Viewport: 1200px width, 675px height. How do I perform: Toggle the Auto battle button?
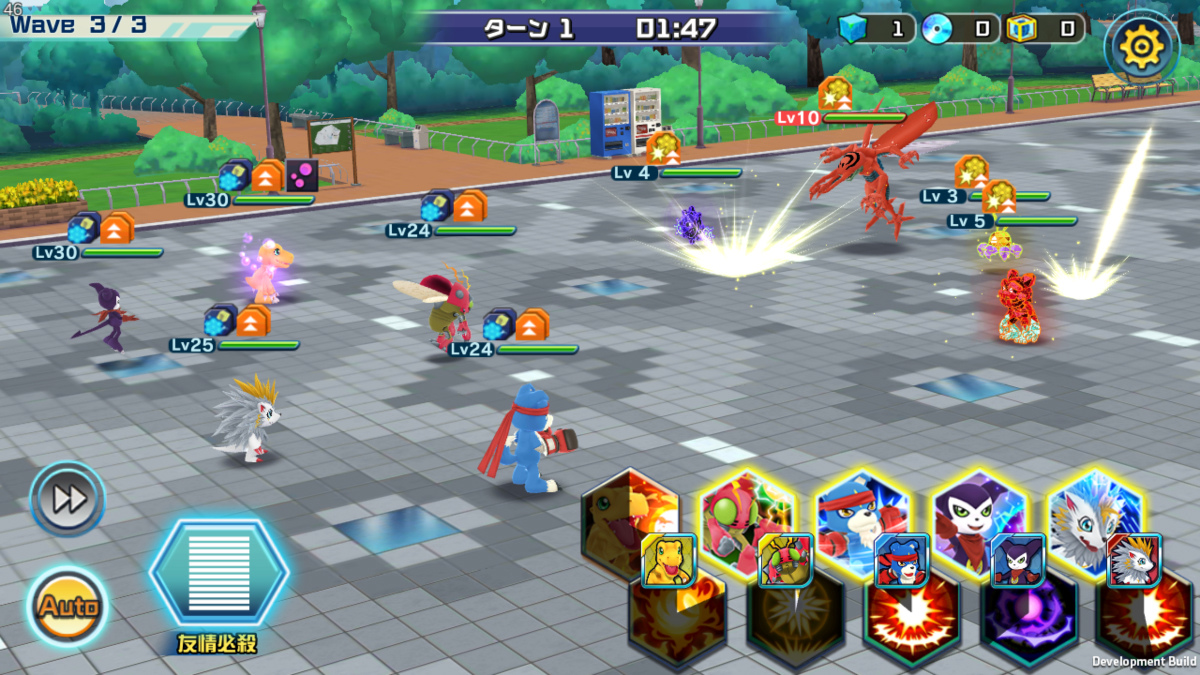(68, 606)
